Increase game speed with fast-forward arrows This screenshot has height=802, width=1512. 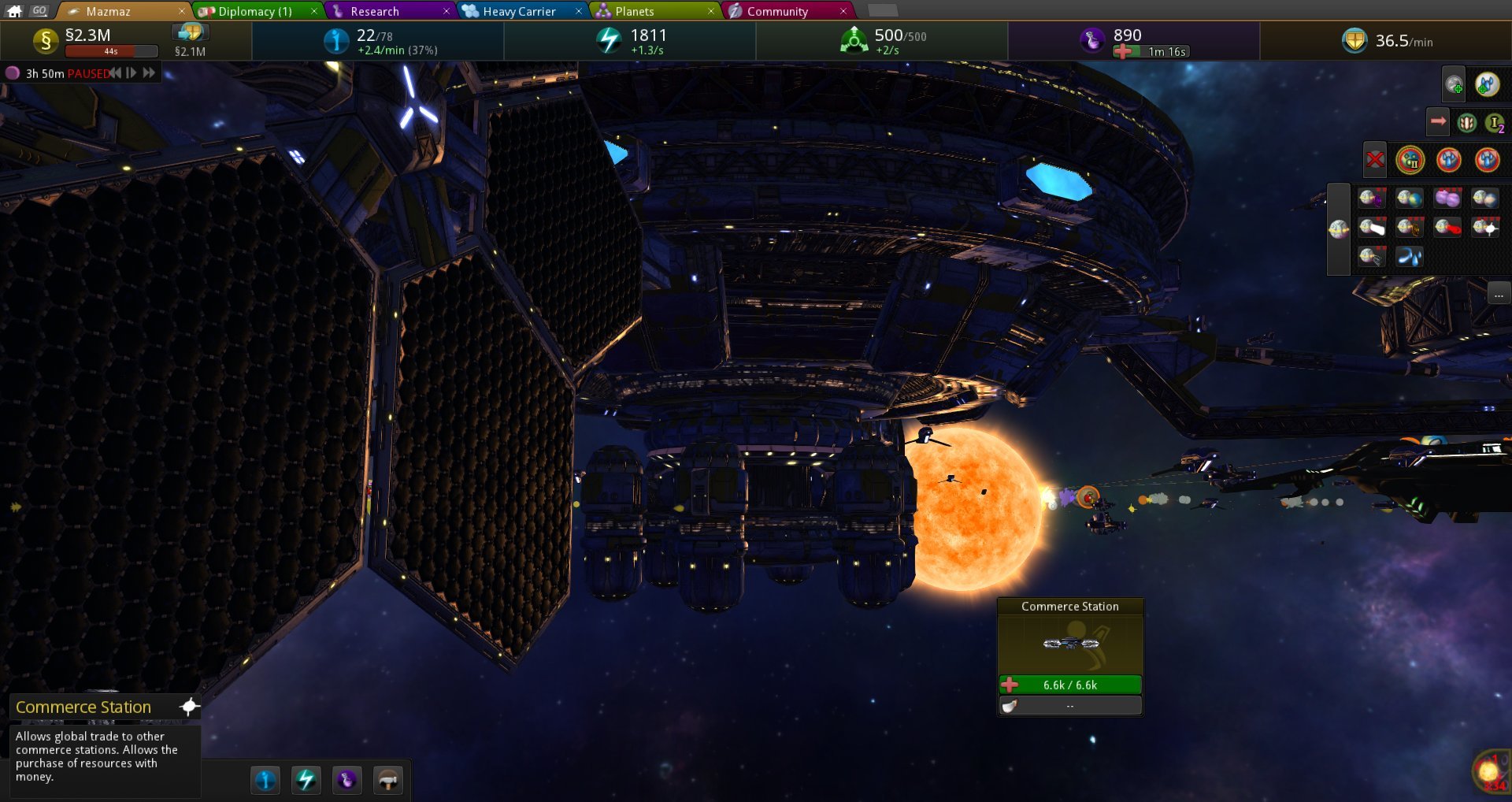point(149,73)
